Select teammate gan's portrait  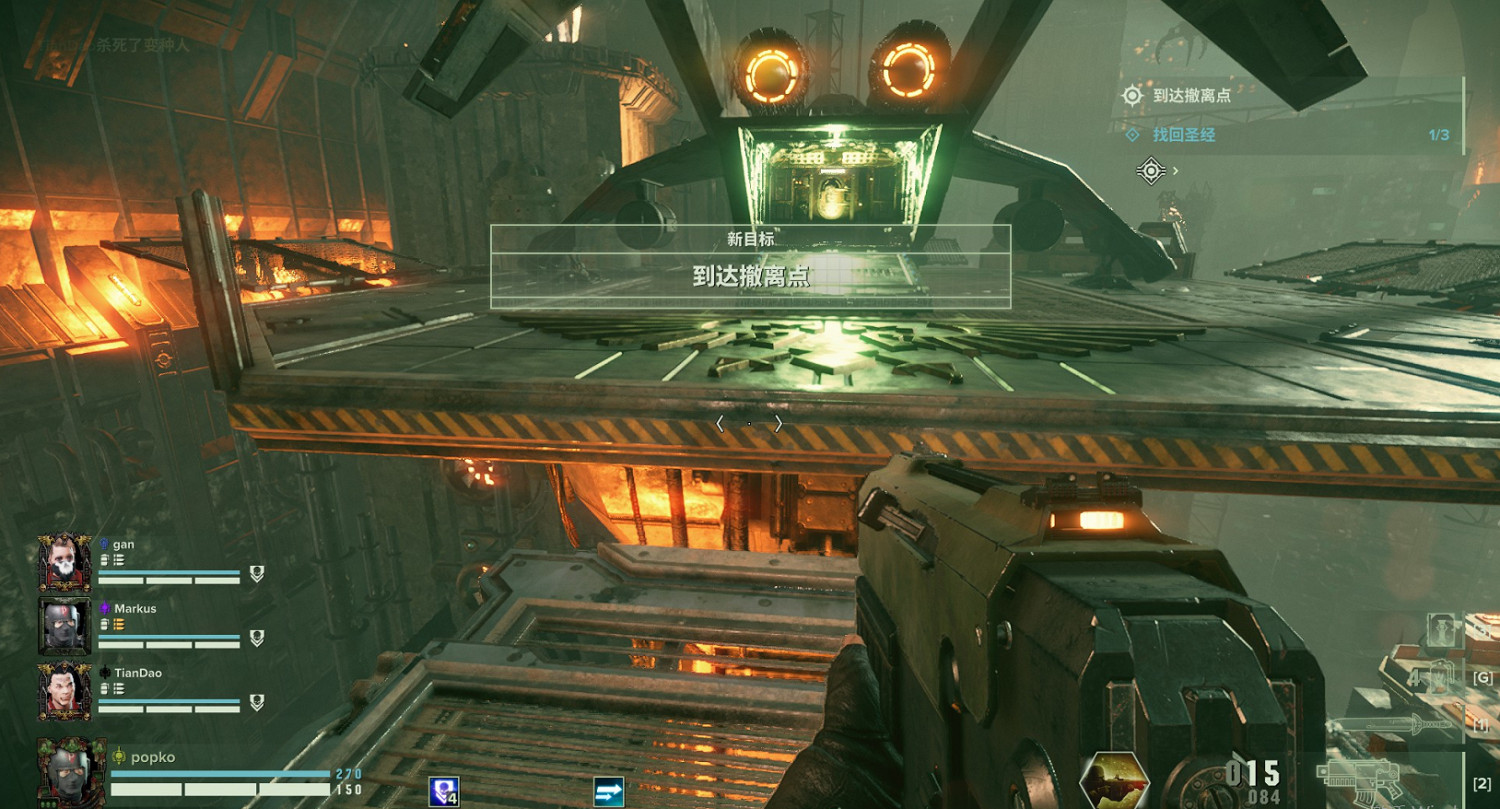pos(65,562)
